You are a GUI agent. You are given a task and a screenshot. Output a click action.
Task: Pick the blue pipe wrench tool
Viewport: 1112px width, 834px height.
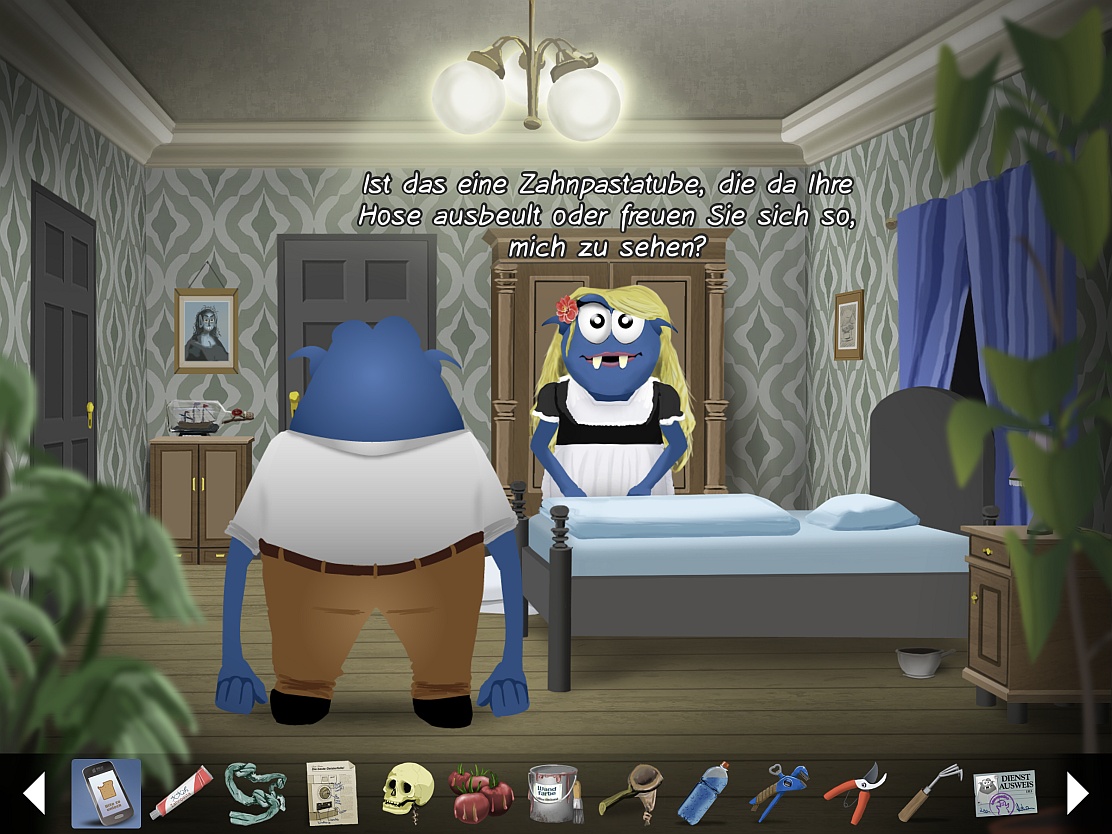tap(779, 793)
